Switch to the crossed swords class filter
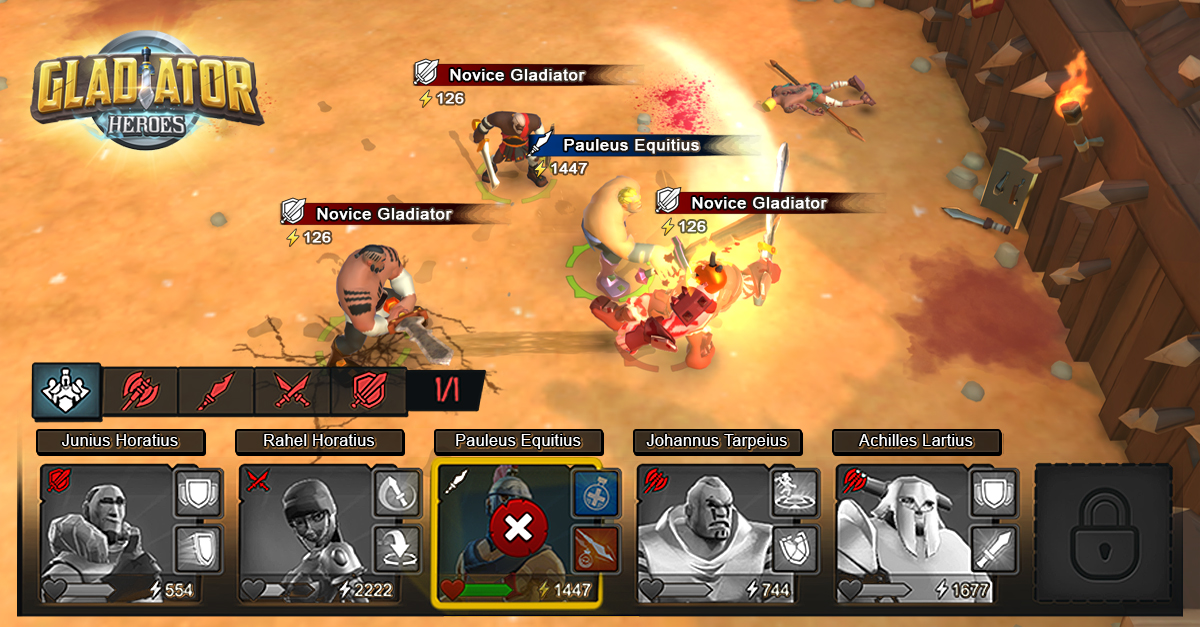Screen dimensions: 1200x627 click(292, 391)
